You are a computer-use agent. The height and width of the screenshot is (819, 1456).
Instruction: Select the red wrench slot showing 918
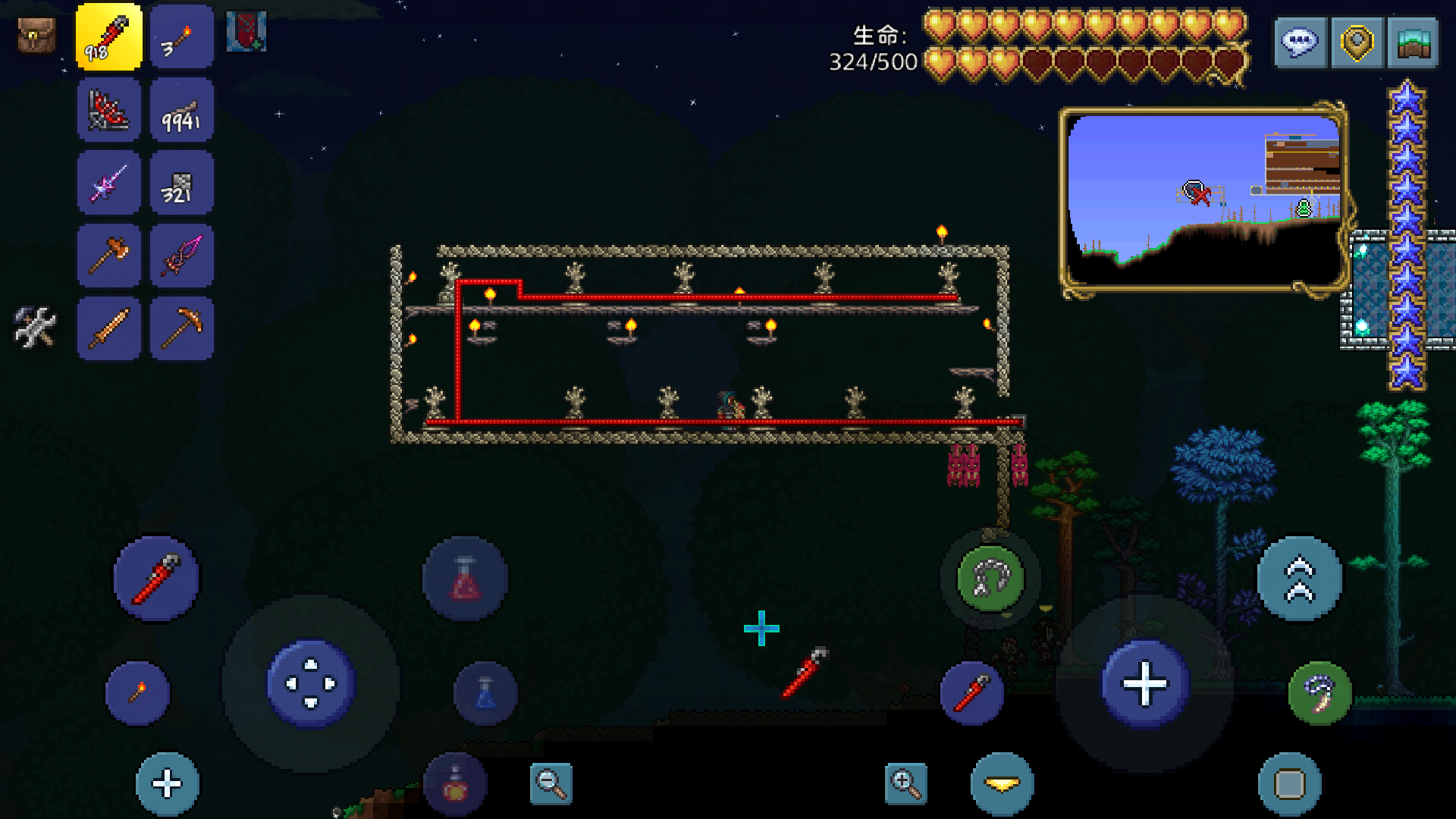pos(108,37)
